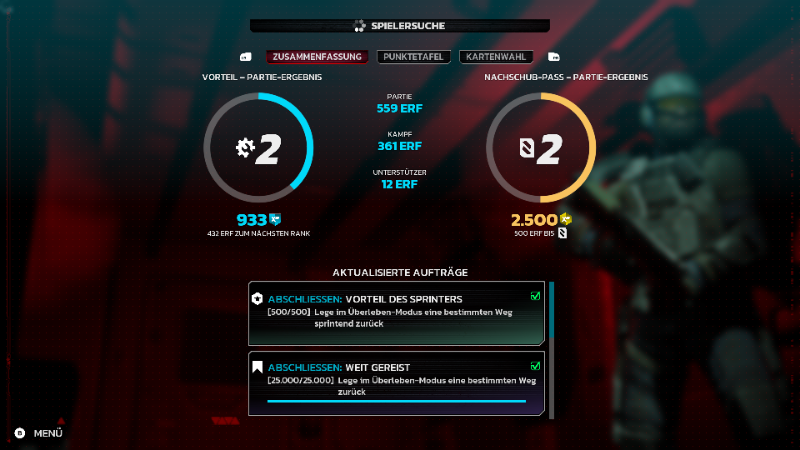Image resolution: width=800 pixels, height=450 pixels.
Task: Click the Vorteil rank progress ring
Action: pos(259,148)
